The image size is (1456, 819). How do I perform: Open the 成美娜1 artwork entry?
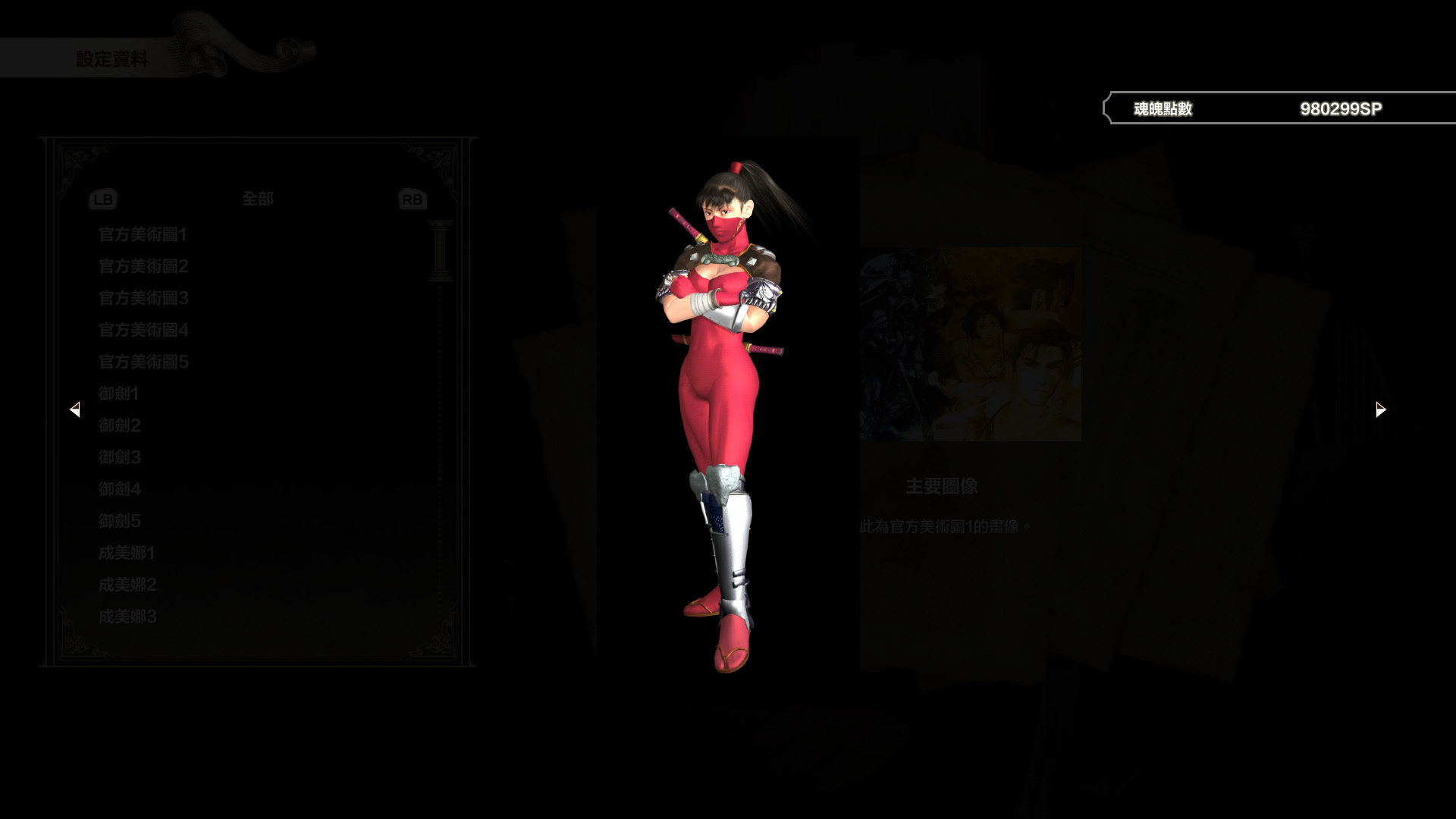(x=125, y=554)
